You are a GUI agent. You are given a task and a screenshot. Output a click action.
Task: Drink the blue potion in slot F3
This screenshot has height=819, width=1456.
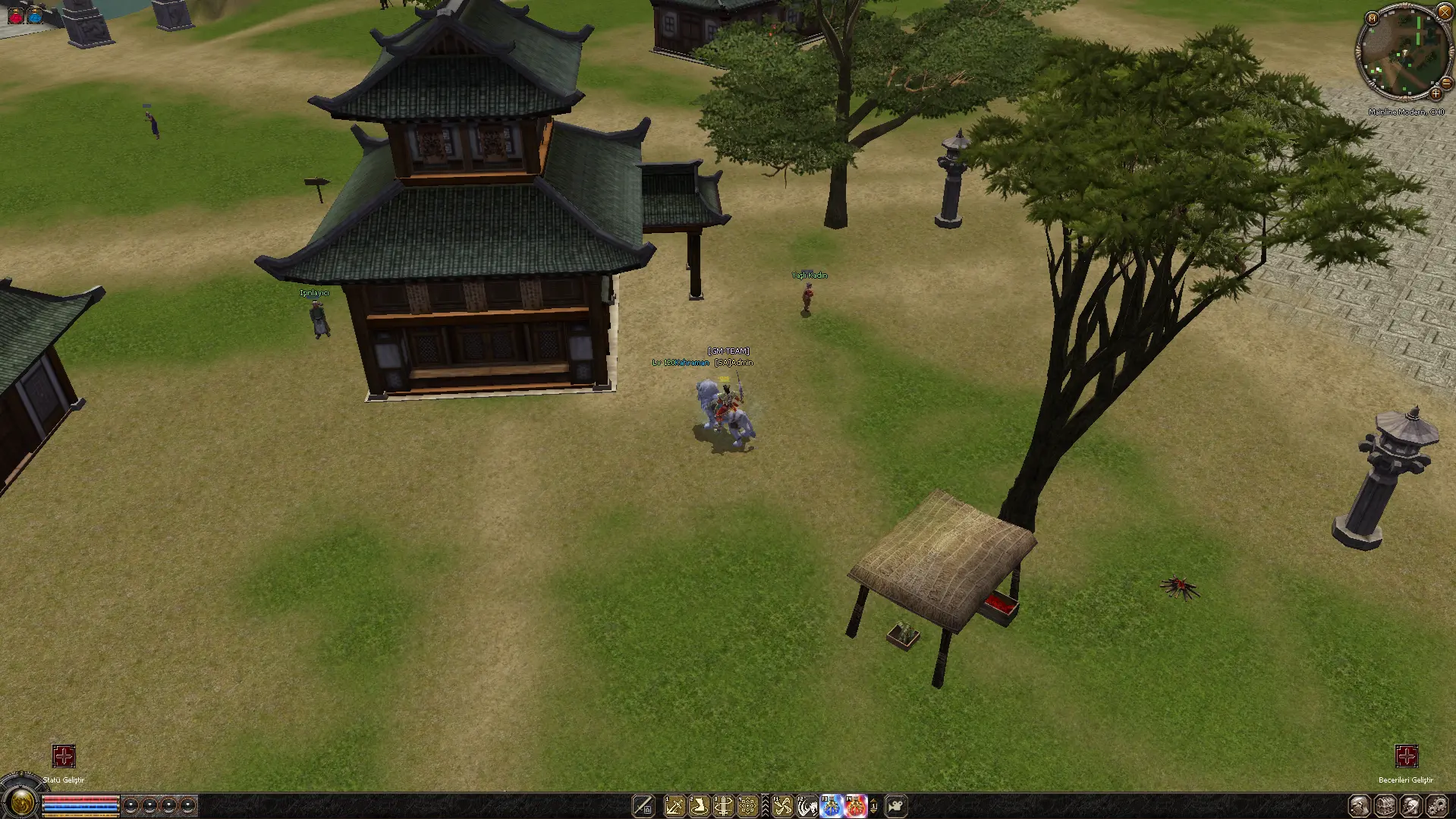(832, 805)
